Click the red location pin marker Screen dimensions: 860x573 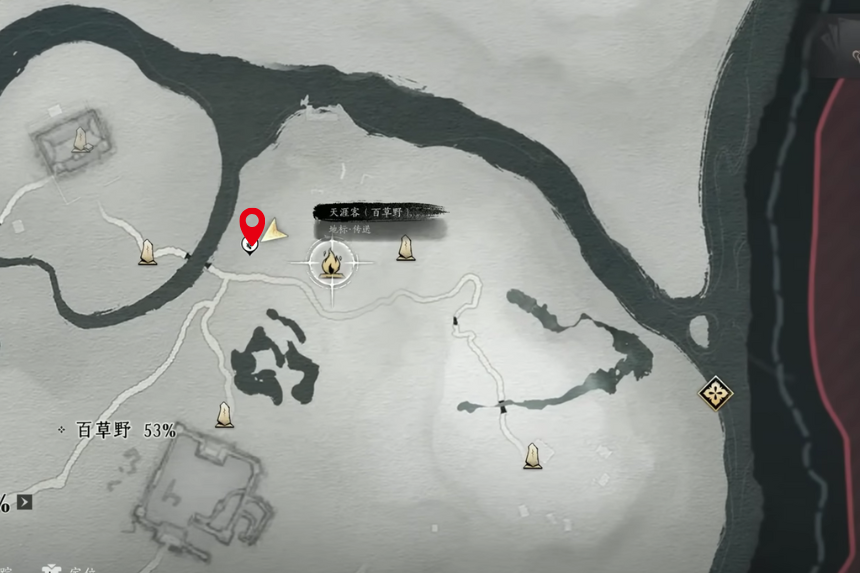(x=252, y=225)
